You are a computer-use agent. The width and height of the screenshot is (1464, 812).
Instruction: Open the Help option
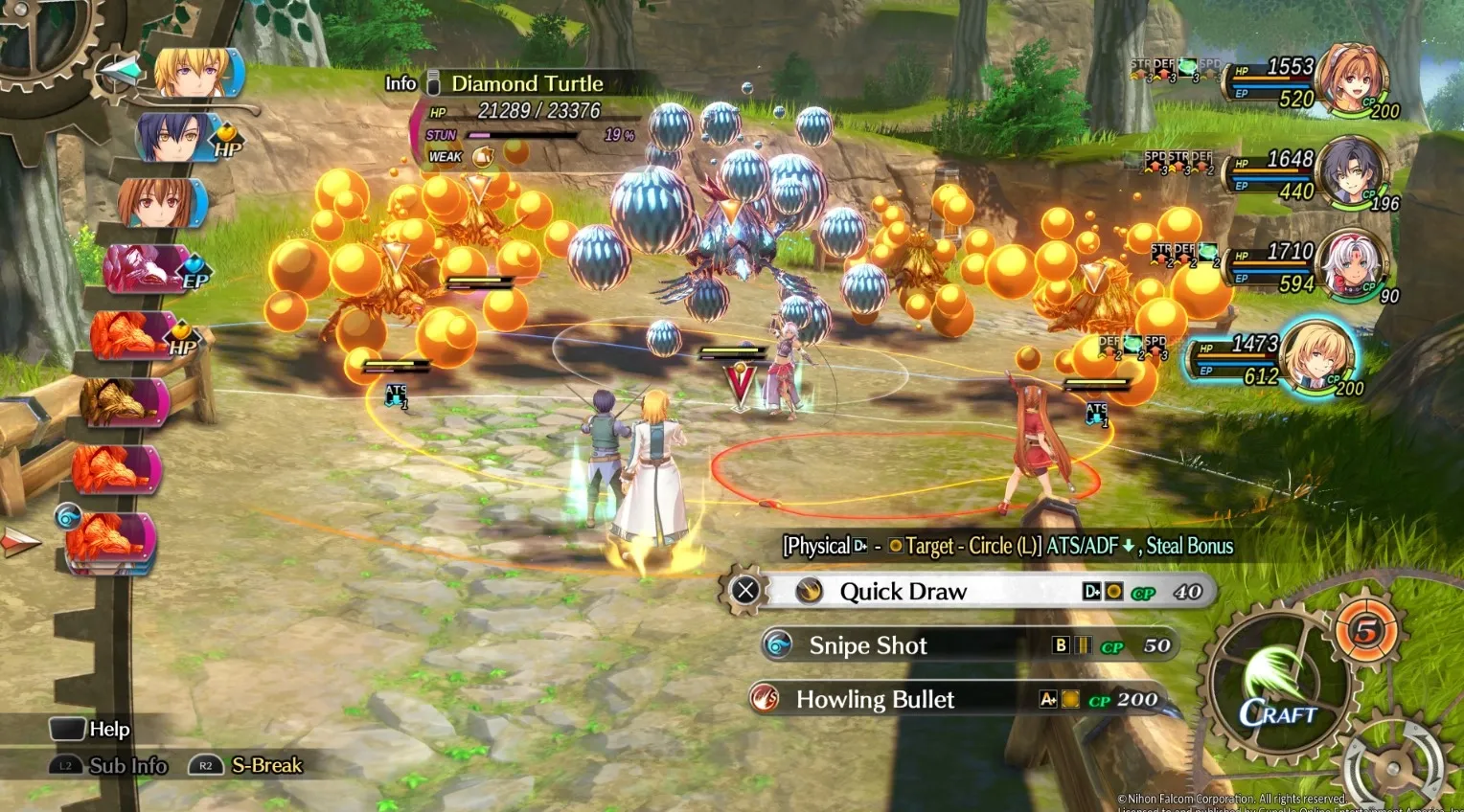(x=91, y=730)
